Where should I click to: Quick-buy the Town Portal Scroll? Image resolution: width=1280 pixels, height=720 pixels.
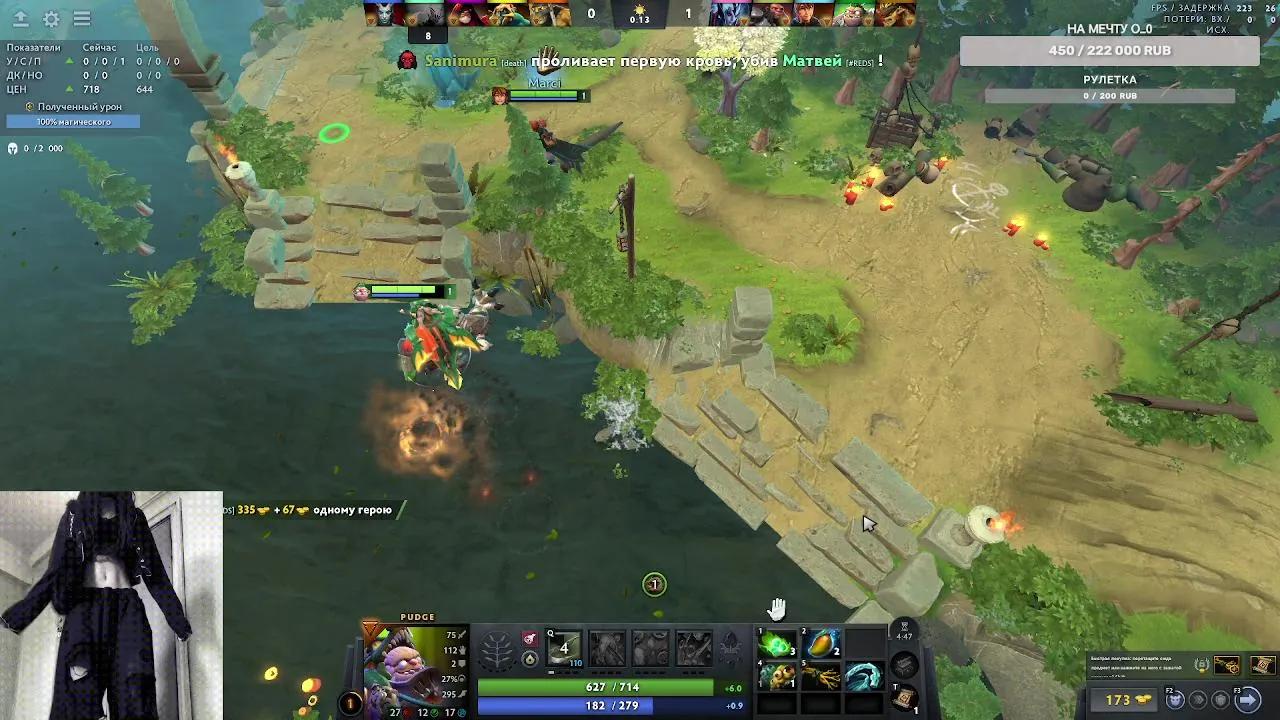coord(1262,666)
